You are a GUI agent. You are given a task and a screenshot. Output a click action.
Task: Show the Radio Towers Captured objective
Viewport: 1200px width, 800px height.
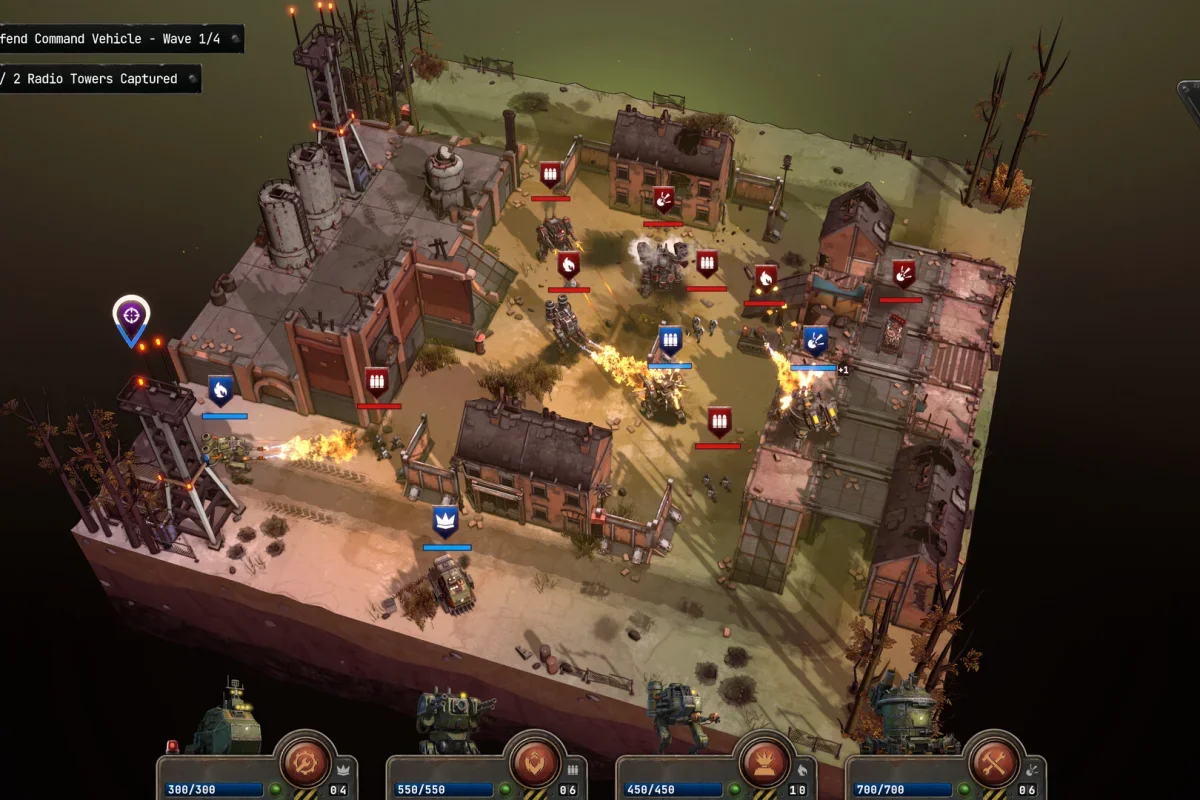click(95, 79)
